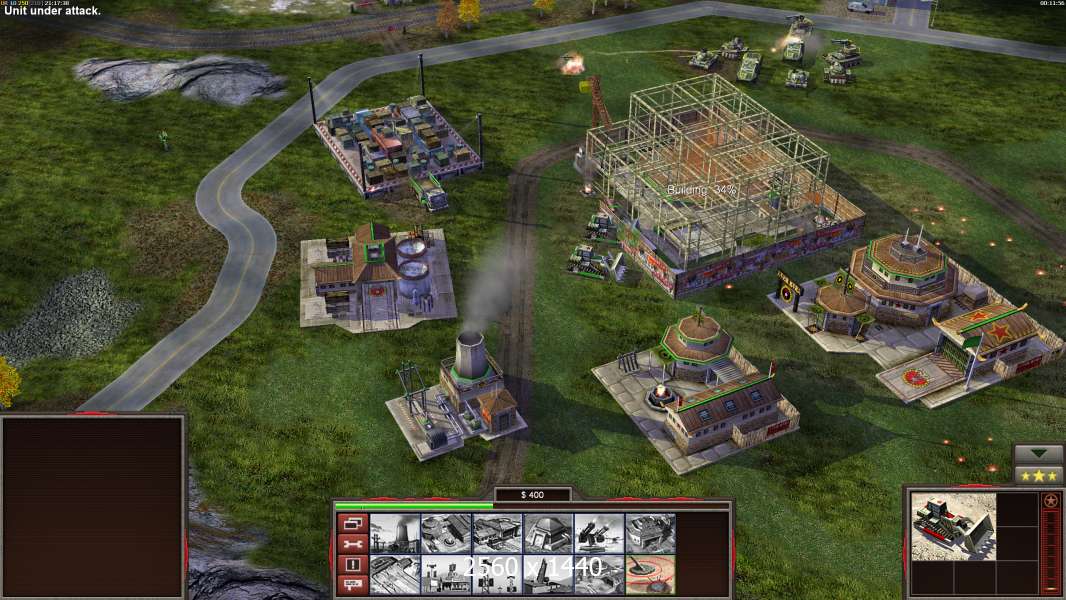Select the dozer unit portrait
Viewport: 1066px width, 600px height.
[953, 526]
